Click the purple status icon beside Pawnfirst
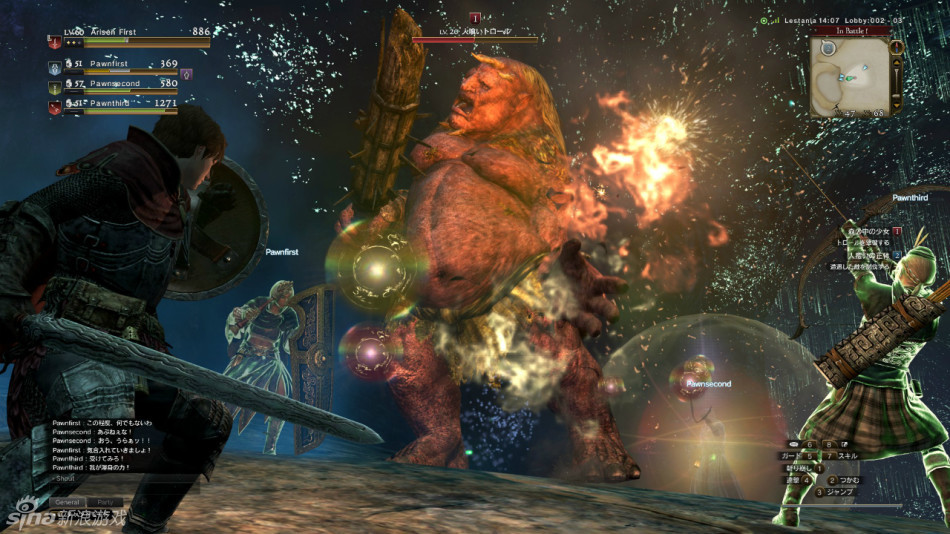The width and height of the screenshot is (950, 534). tap(186, 73)
